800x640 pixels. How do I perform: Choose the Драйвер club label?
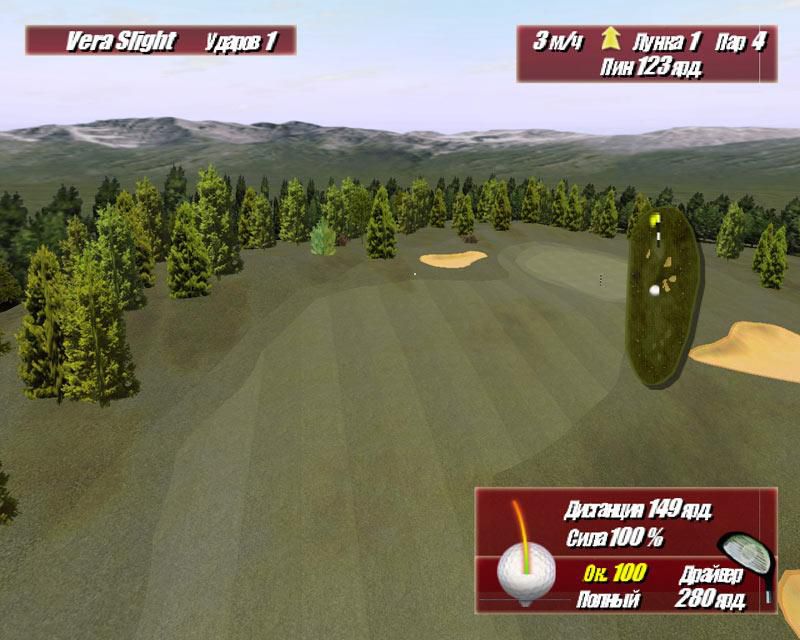[x=710, y=575]
